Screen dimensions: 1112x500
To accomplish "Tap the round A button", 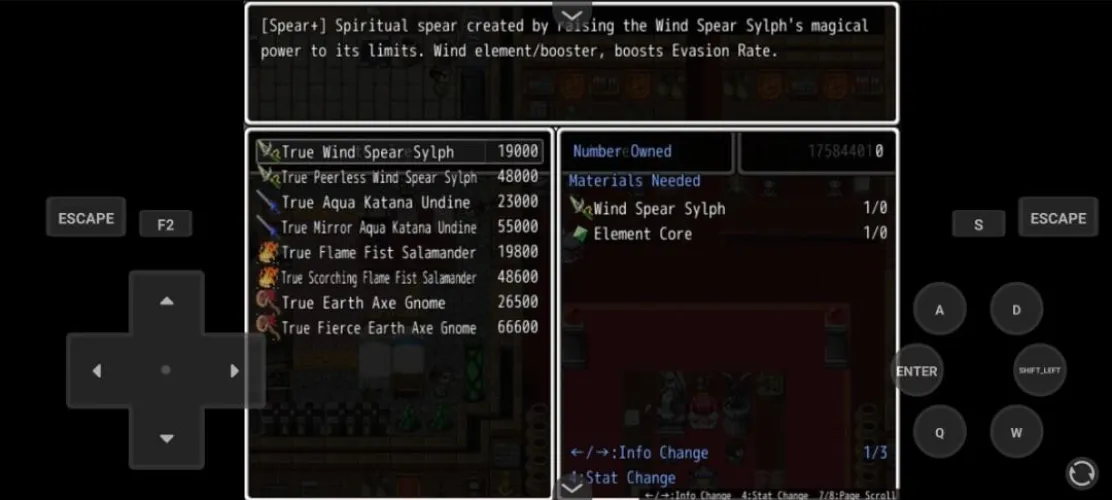I will click(939, 309).
